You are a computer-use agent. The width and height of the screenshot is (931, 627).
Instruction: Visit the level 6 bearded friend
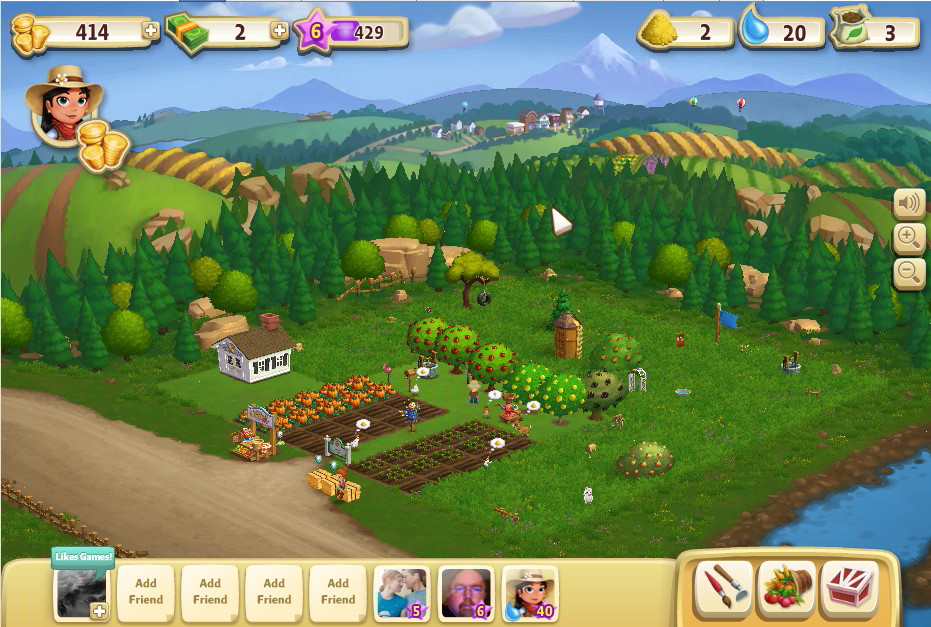pos(466,593)
